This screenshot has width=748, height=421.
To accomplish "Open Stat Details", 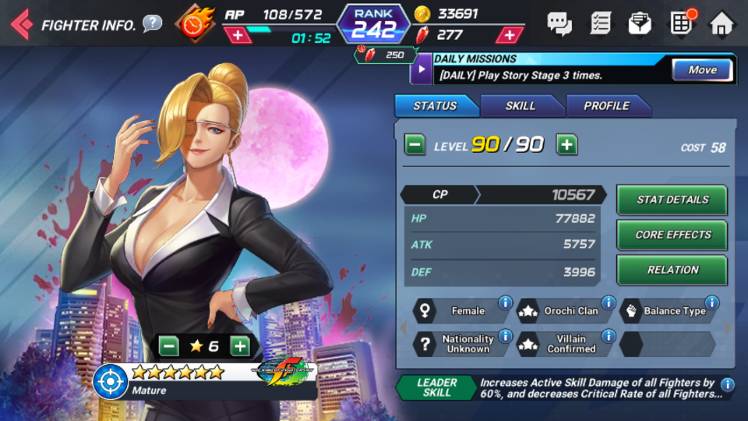I will click(x=672, y=200).
